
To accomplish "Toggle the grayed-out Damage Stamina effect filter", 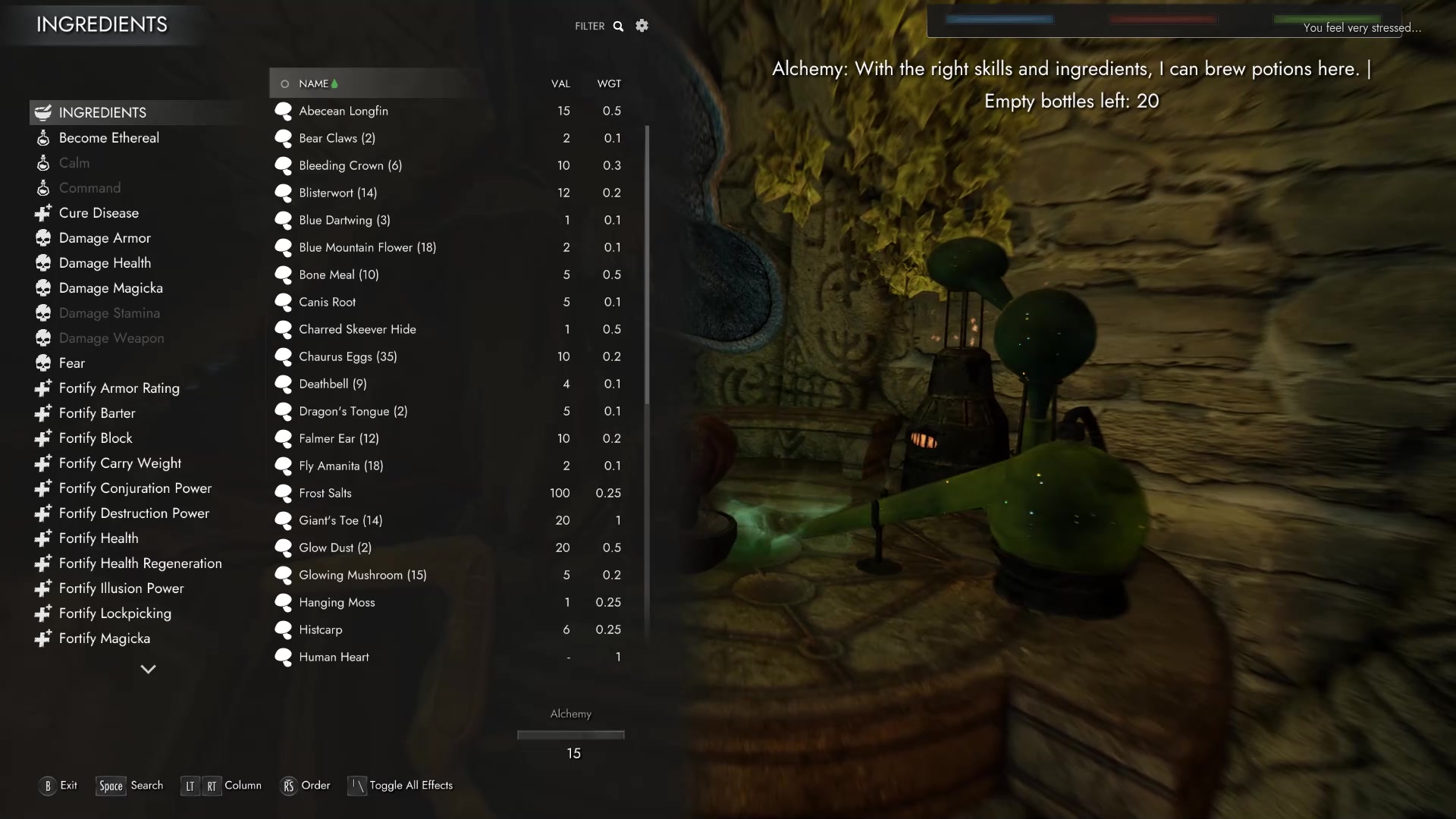I will (109, 312).
